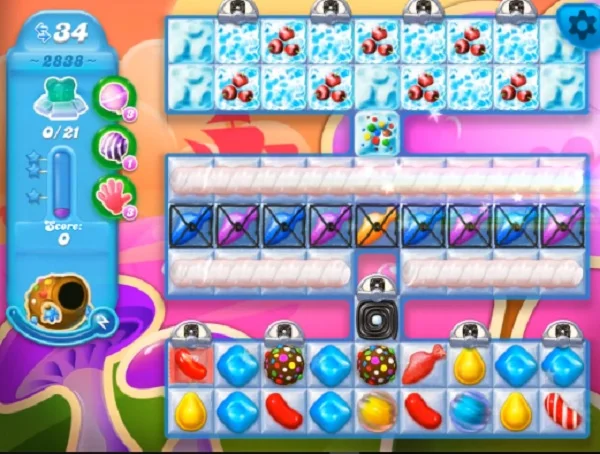Viewport: 600px width, 454px height.
Task: Pick the orange striped locked candy
Action: point(376,226)
